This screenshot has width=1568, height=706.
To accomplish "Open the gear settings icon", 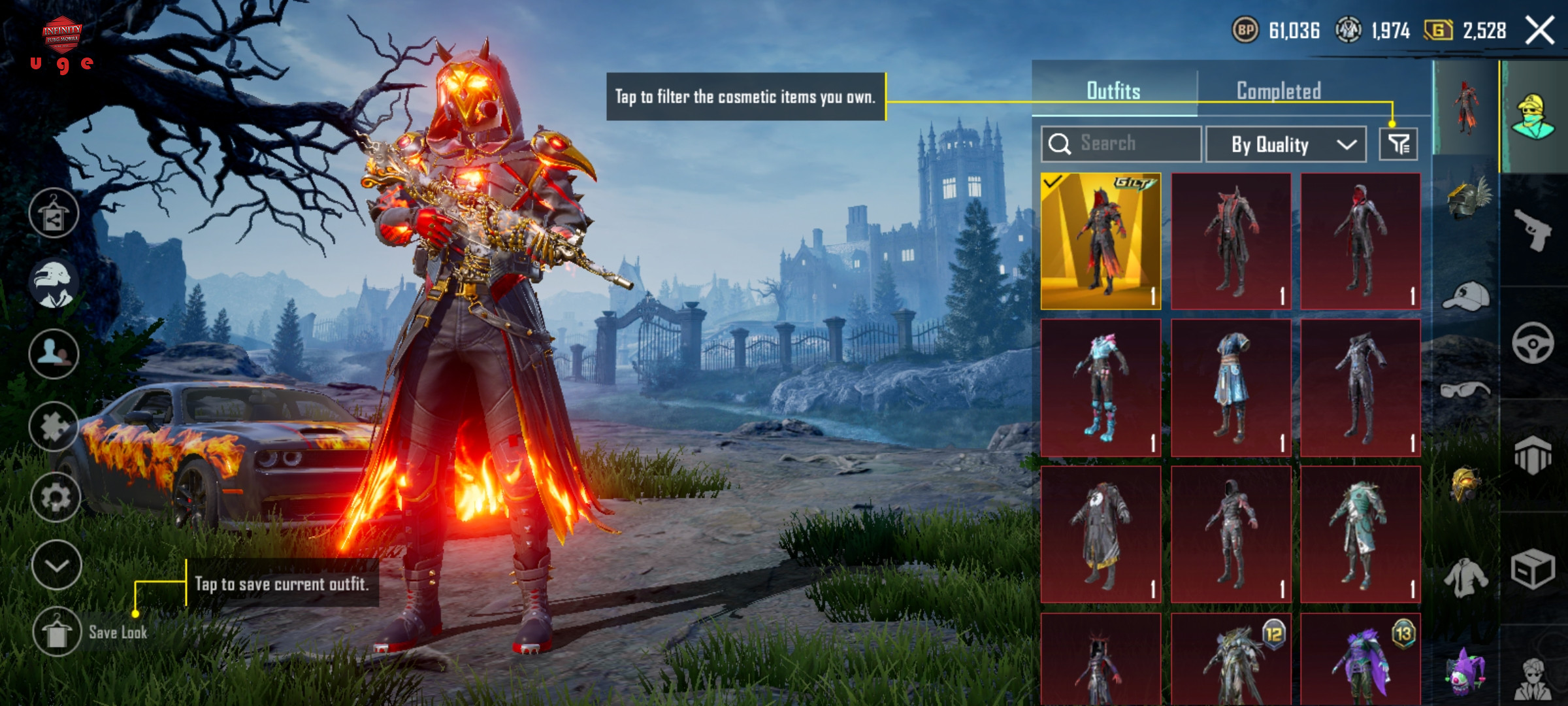I will 56,497.
